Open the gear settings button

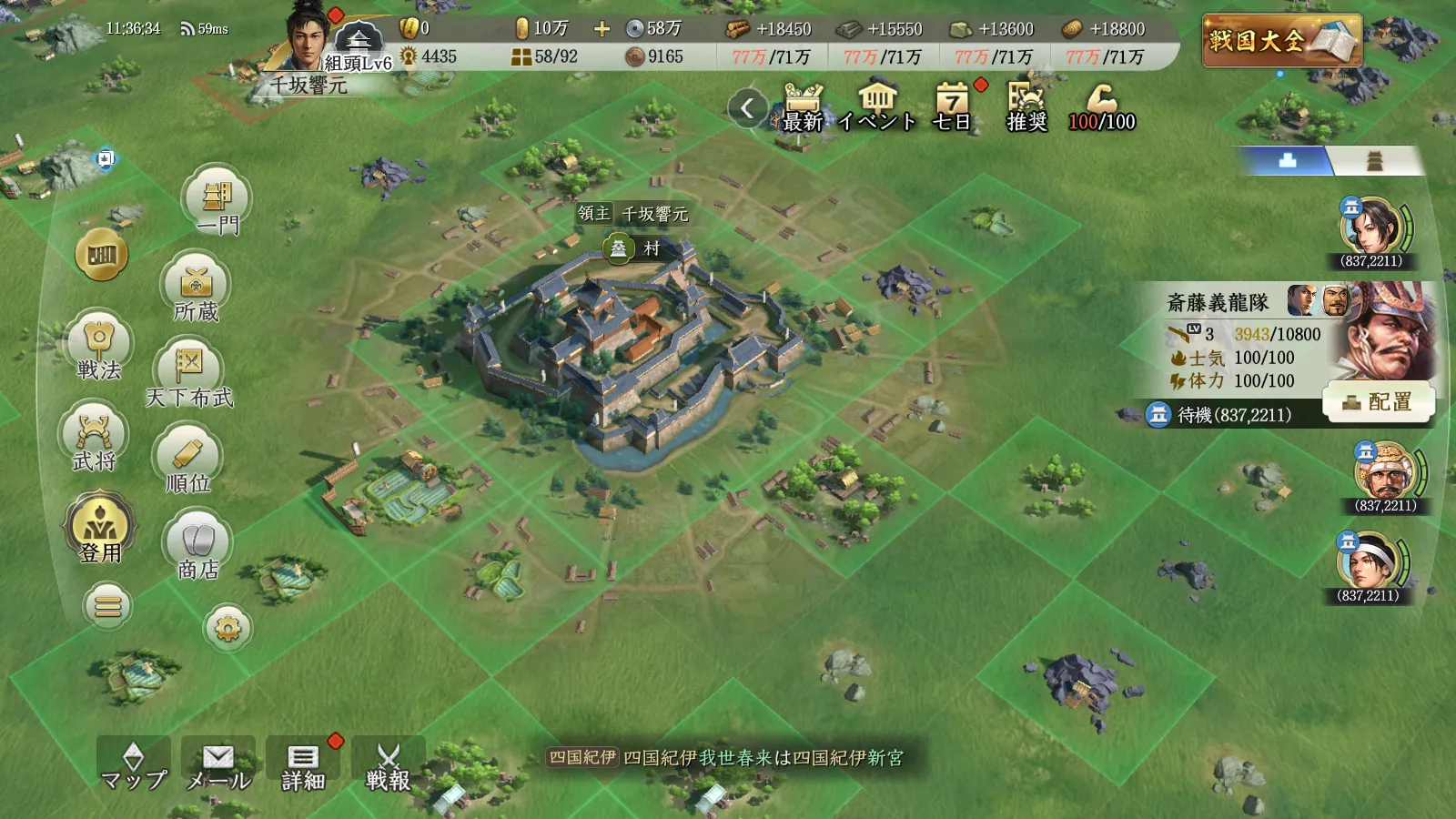(x=227, y=628)
